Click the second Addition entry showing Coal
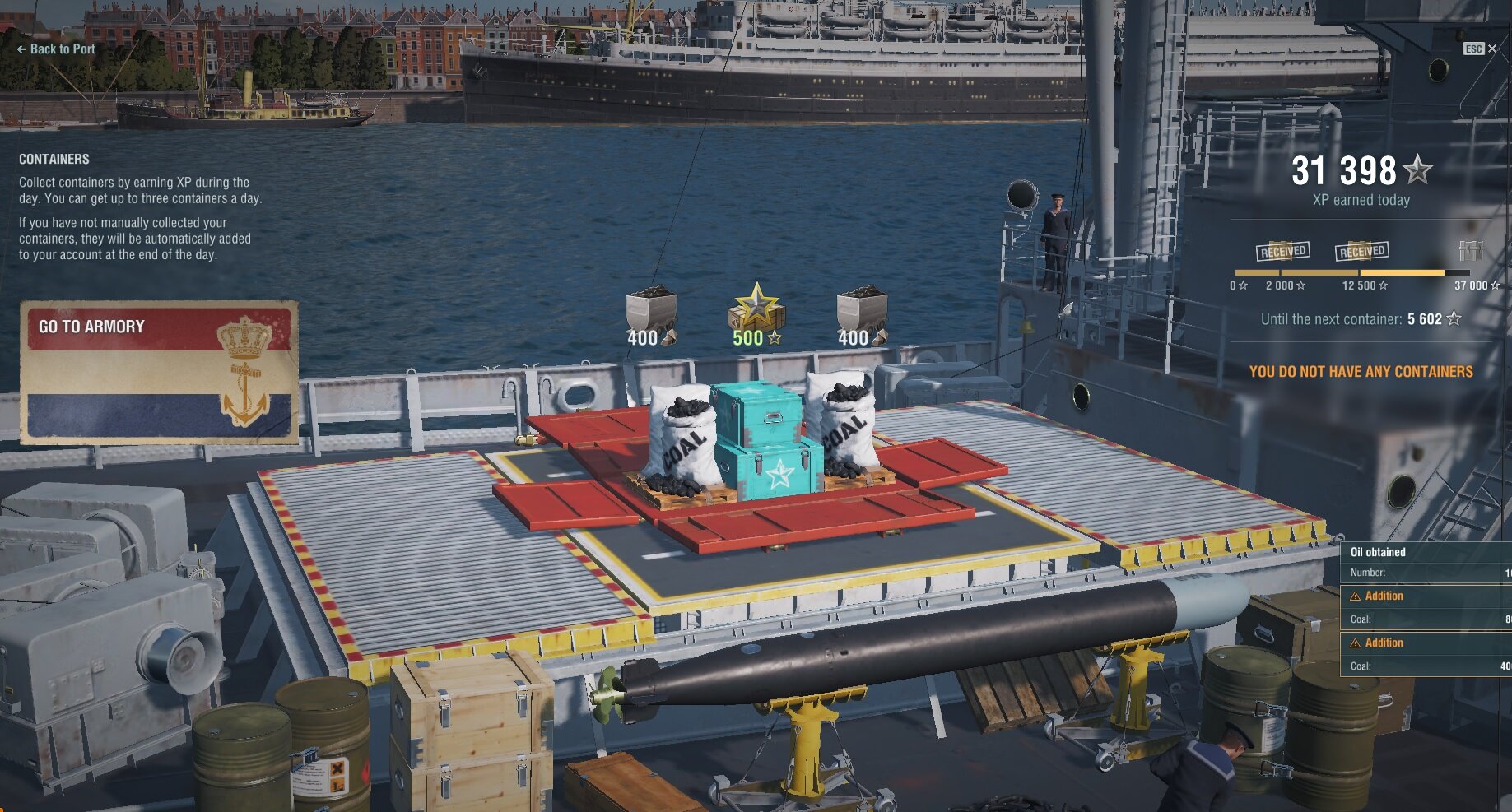Viewport: 1512px width, 812px height. pos(1385,643)
